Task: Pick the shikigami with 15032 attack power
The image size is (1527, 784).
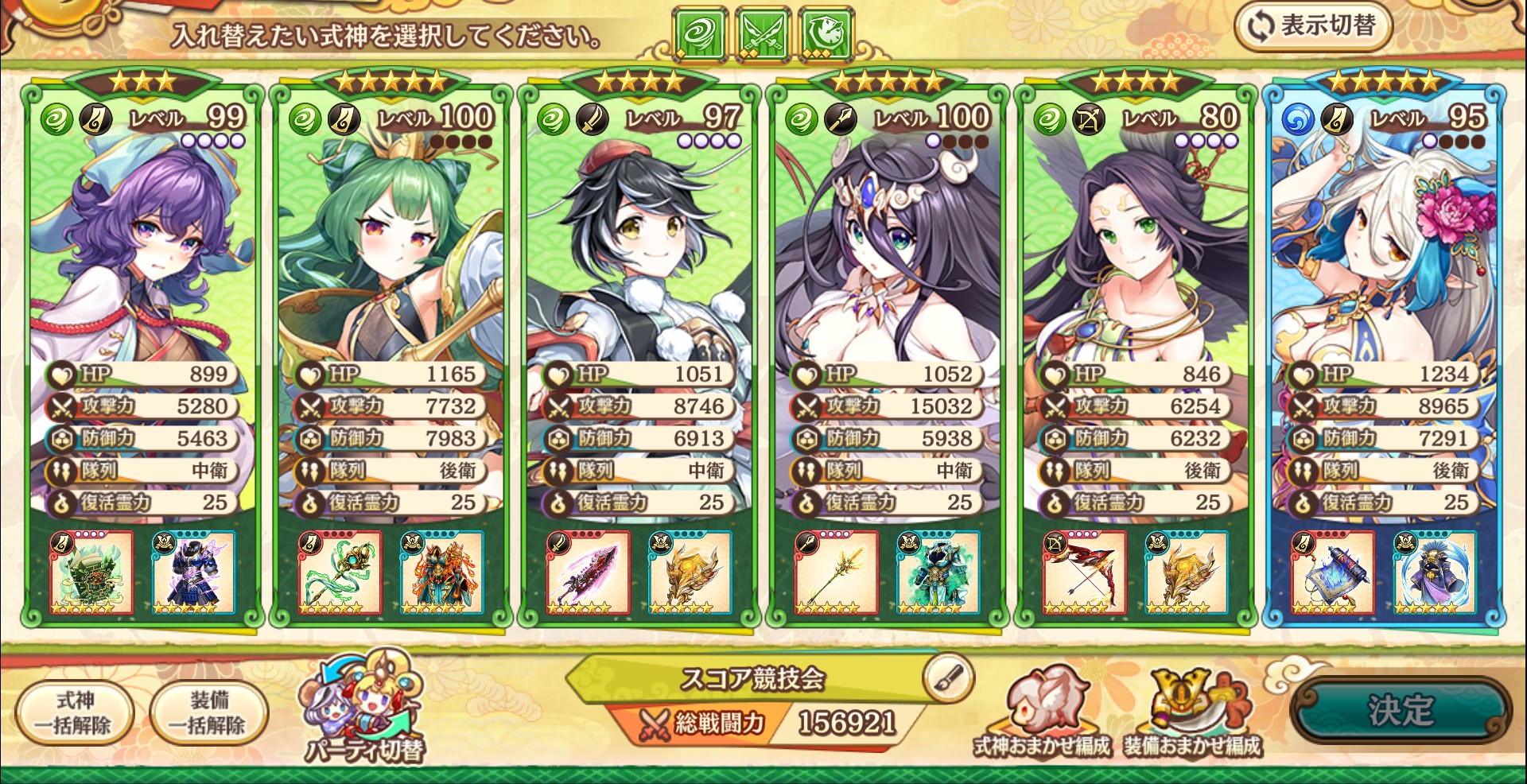Action: 886,262
